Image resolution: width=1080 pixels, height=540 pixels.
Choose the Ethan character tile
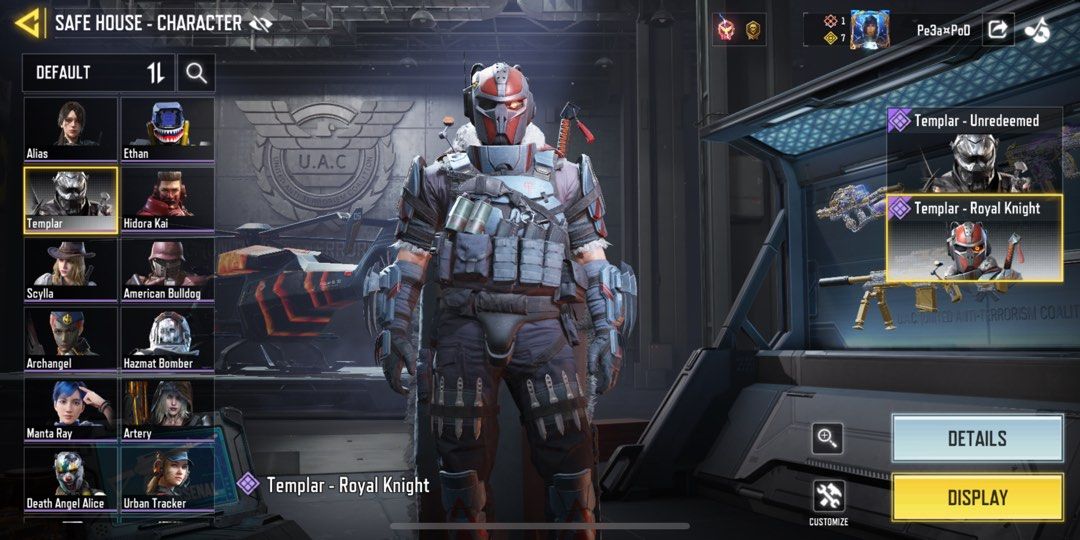point(167,128)
